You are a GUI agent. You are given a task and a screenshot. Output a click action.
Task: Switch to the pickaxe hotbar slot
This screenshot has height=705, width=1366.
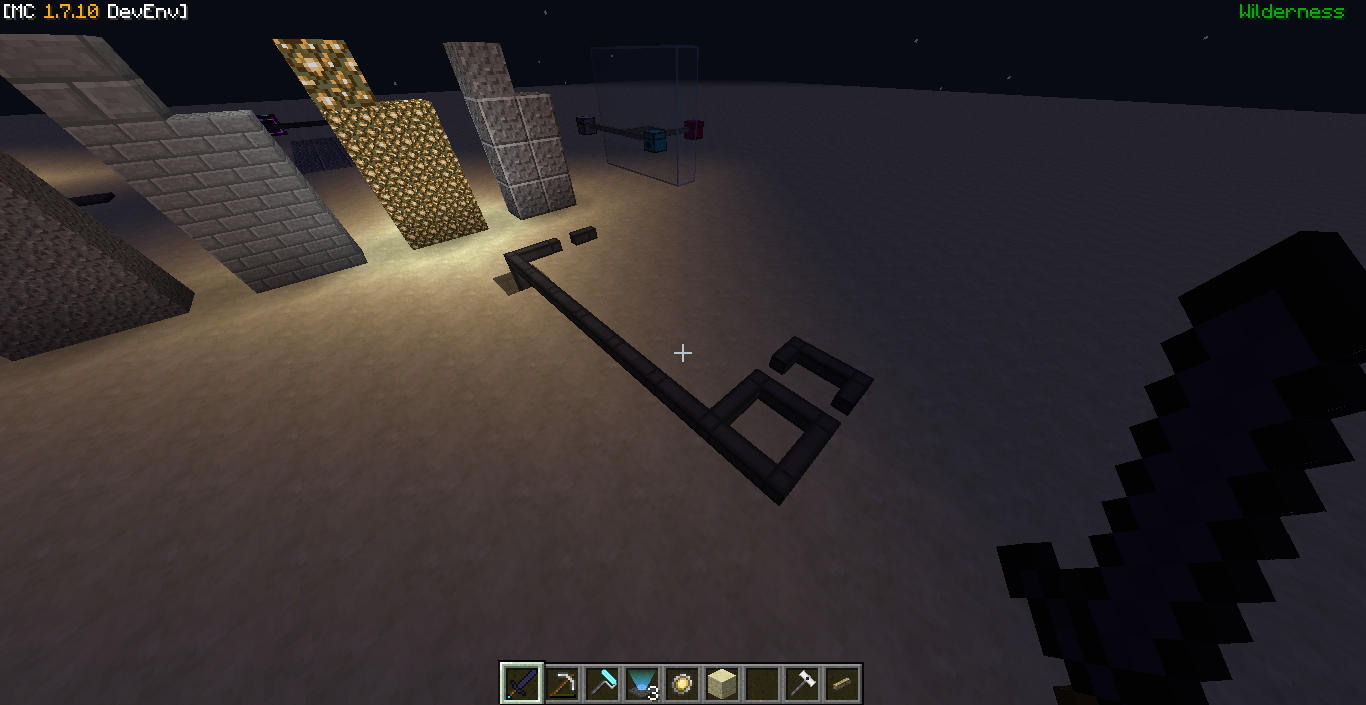pos(562,684)
